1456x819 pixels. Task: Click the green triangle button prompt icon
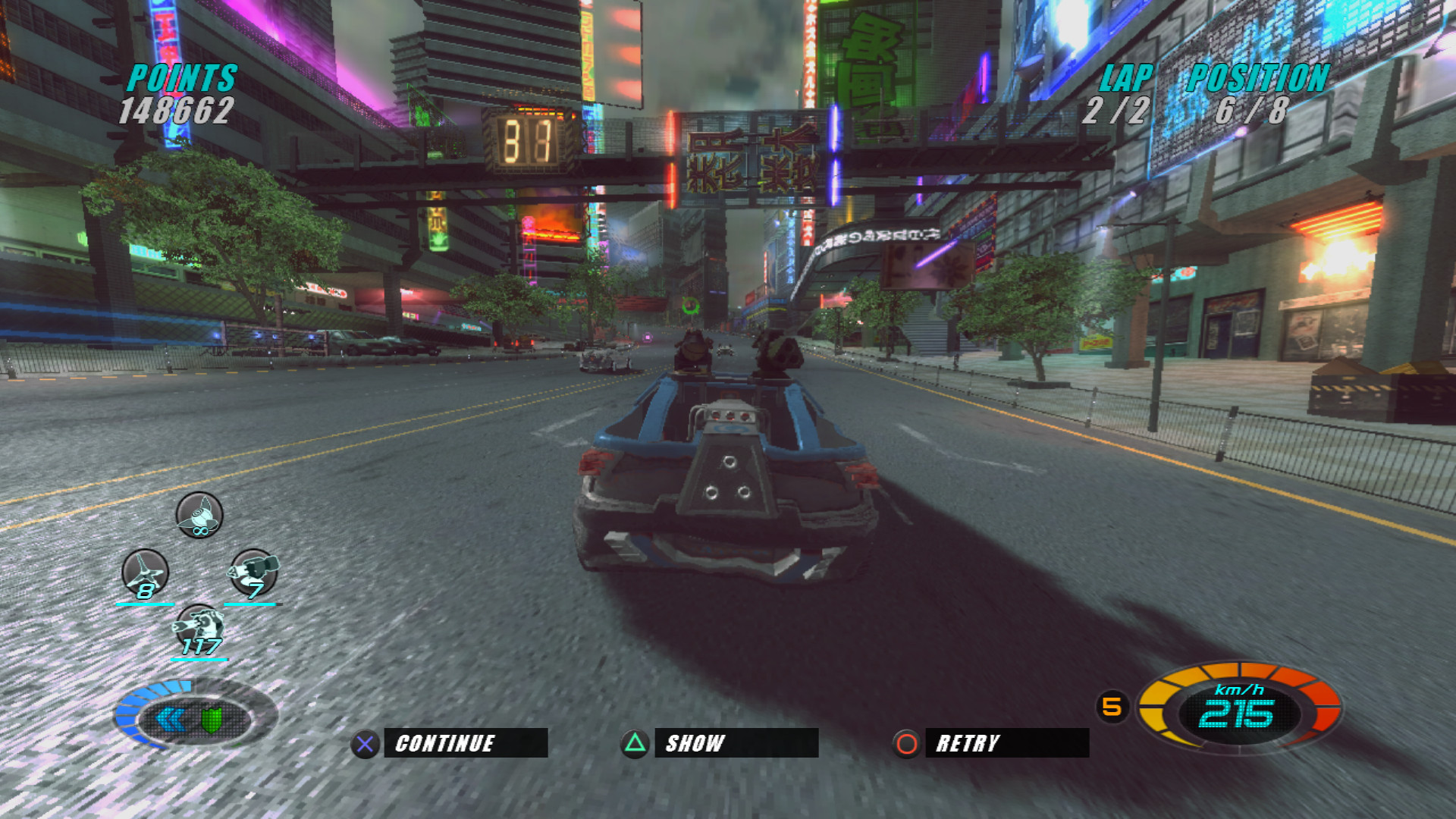pyautogui.click(x=636, y=743)
